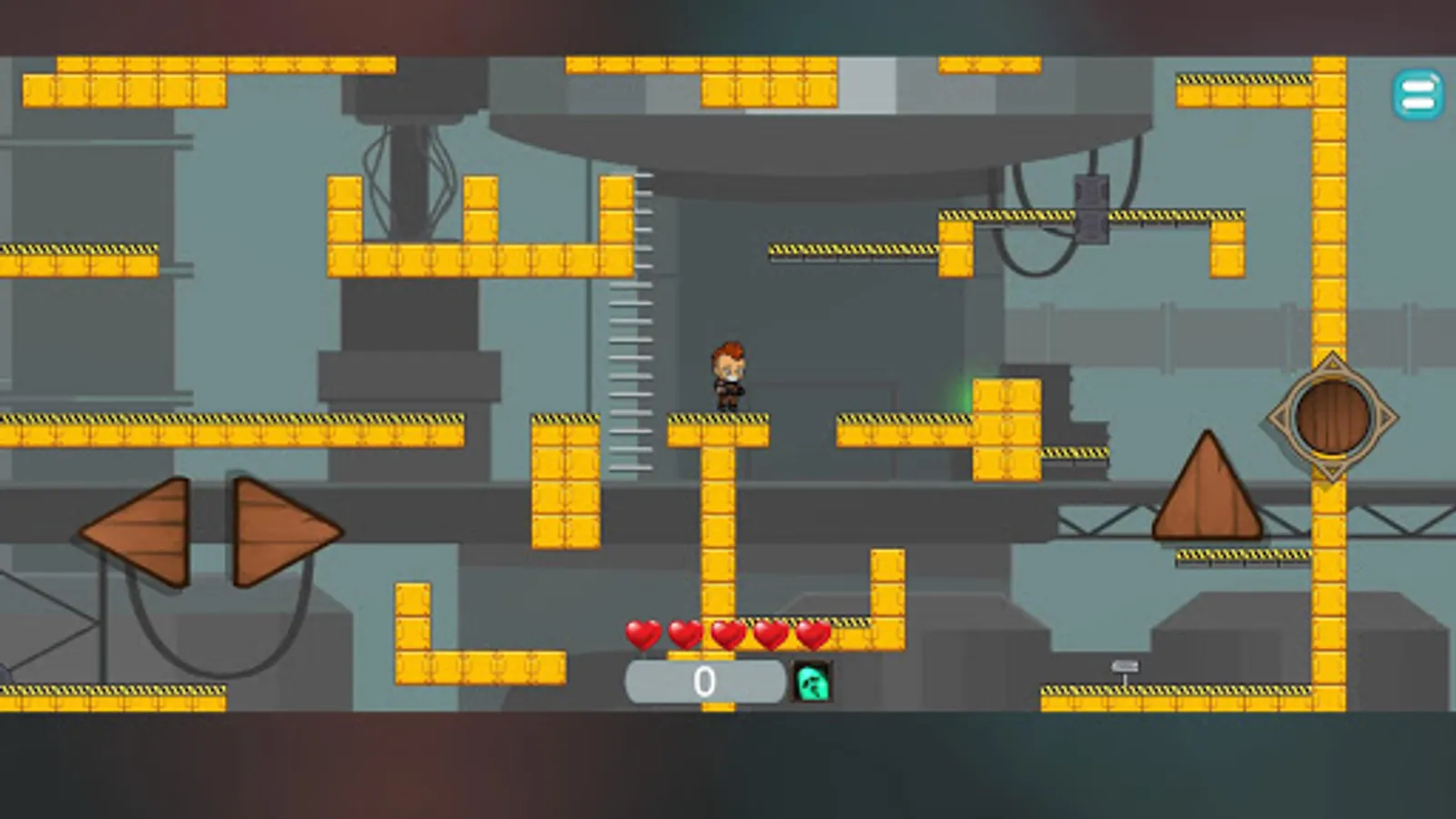Click the first red heart icon

point(643,635)
